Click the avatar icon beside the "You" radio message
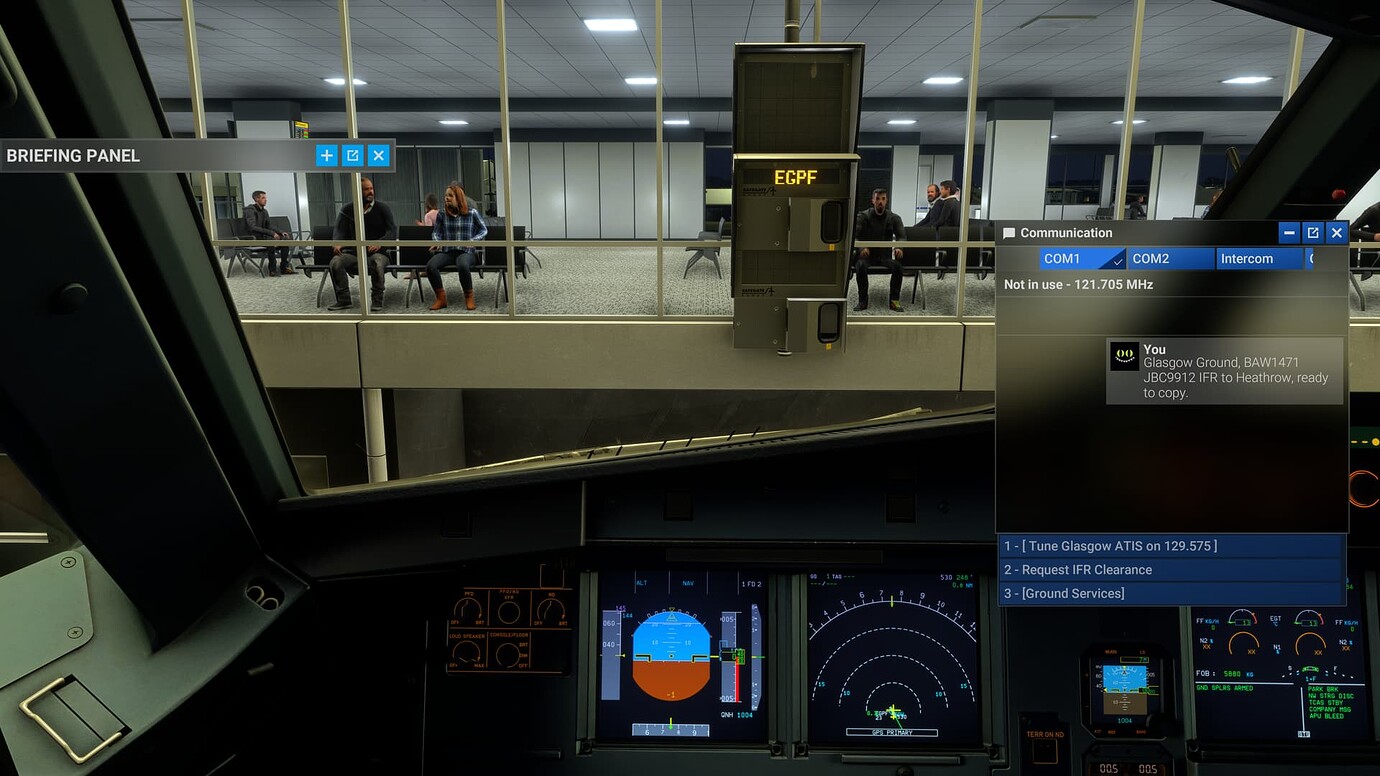Viewport: 1380px width, 776px height. point(1122,355)
